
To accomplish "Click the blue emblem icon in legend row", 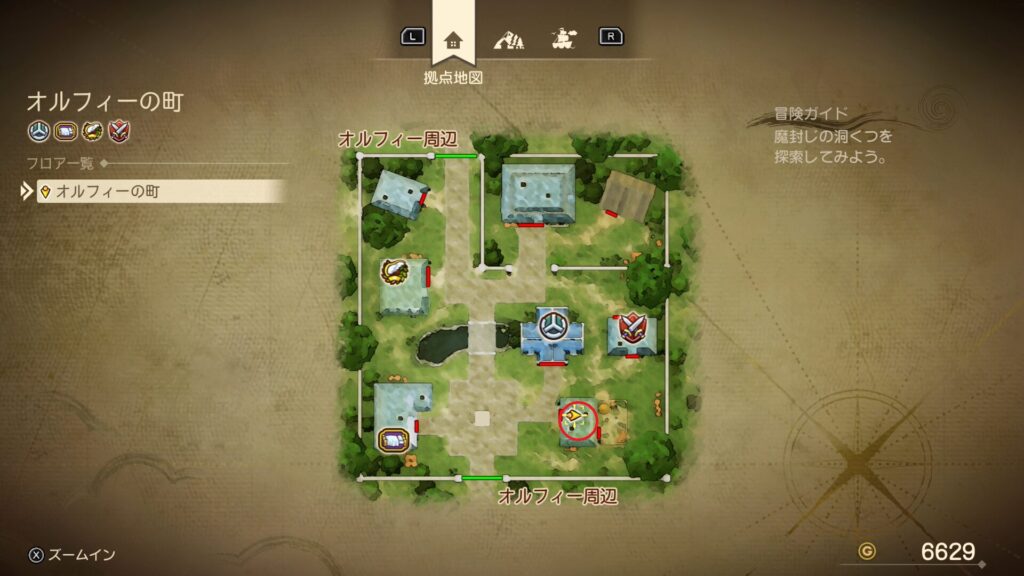I will 39,131.
